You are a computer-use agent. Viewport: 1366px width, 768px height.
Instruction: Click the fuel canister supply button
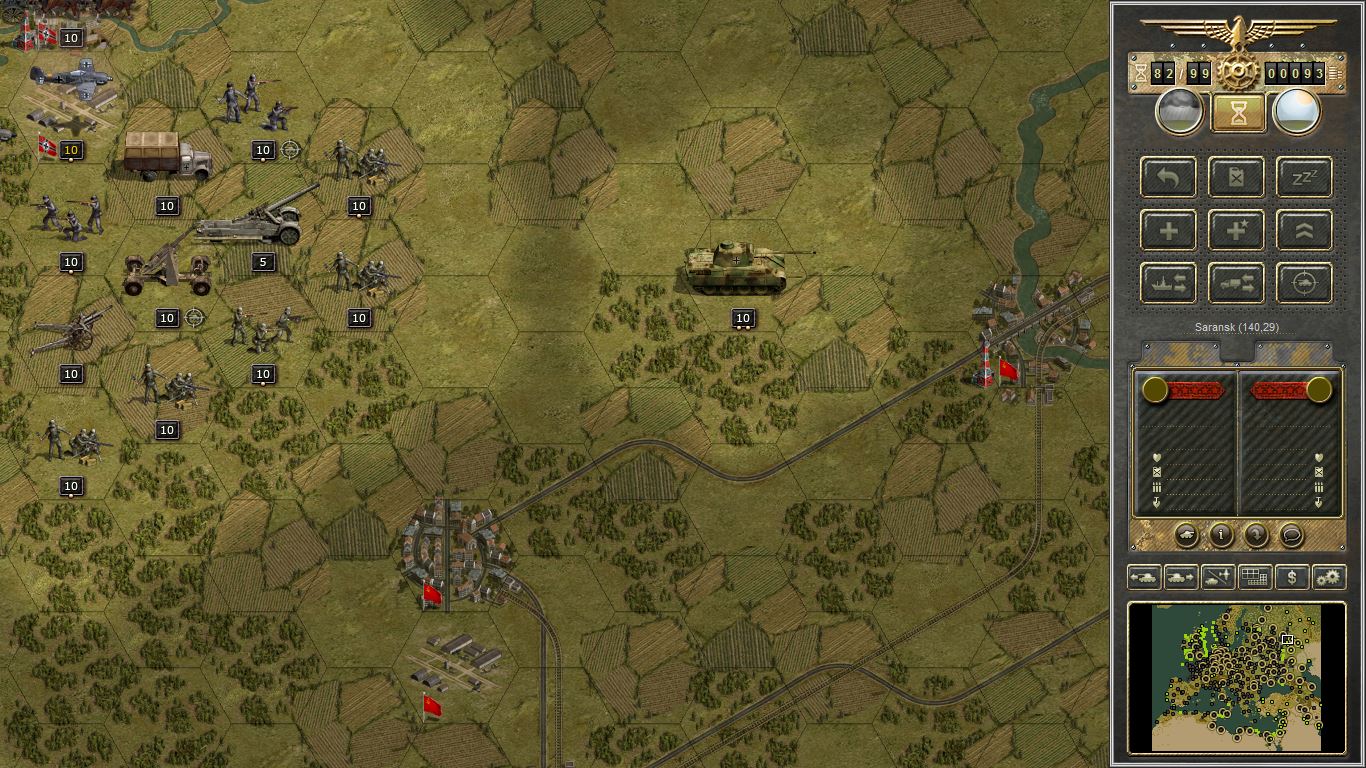1237,178
